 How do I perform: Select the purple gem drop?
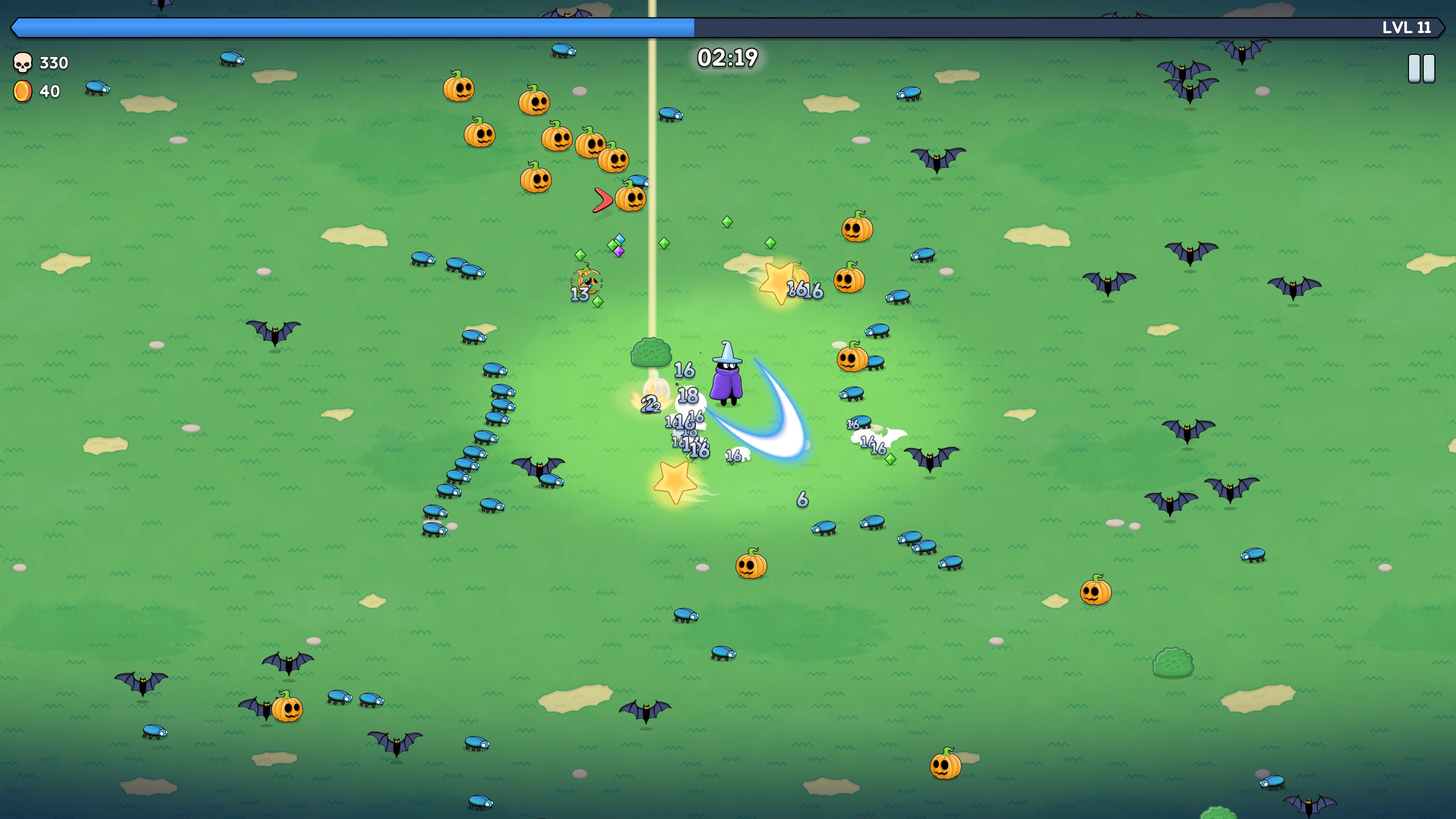tap(620, 251)
